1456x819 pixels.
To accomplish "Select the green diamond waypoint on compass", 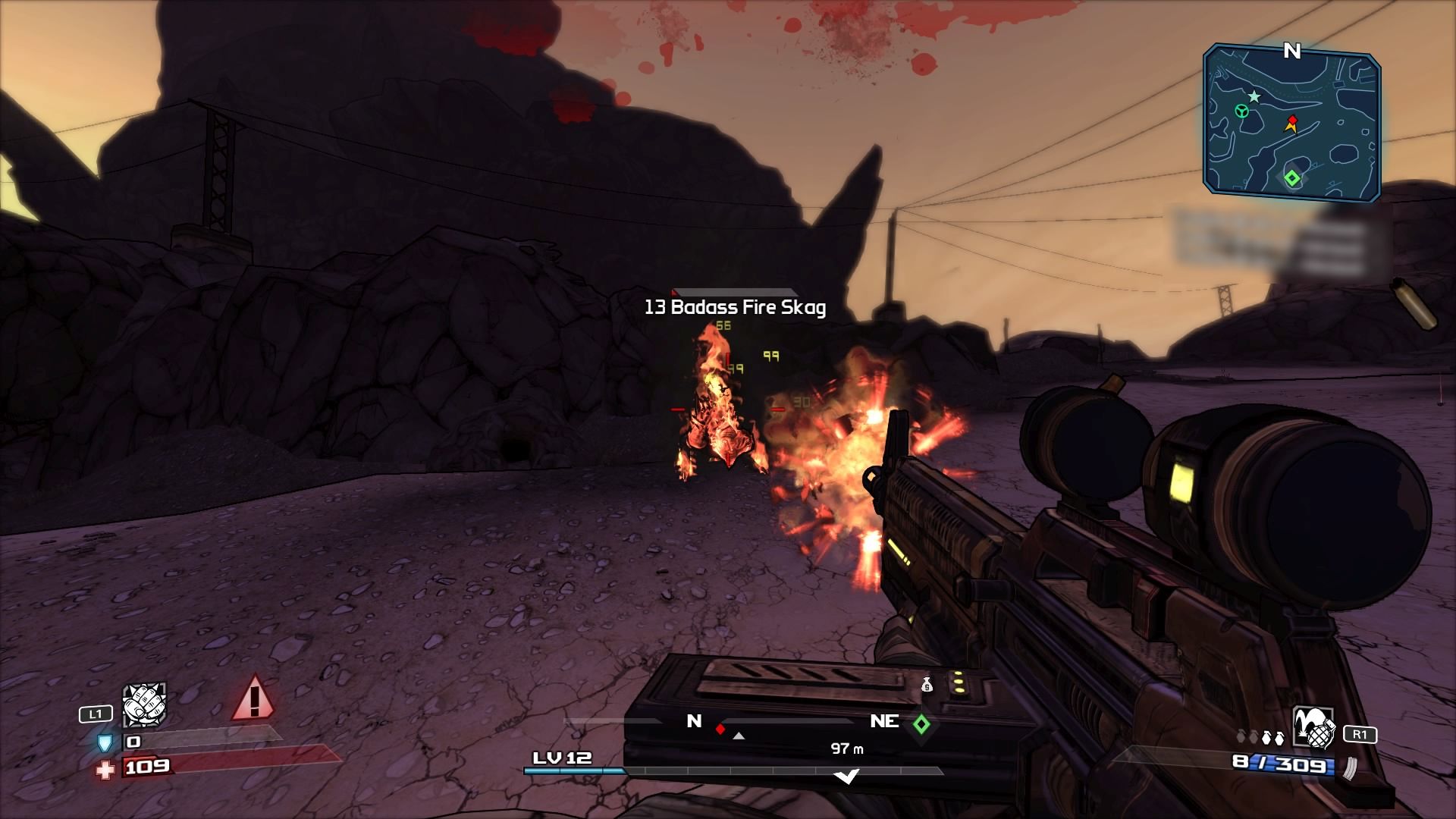I will click(921, 724).
